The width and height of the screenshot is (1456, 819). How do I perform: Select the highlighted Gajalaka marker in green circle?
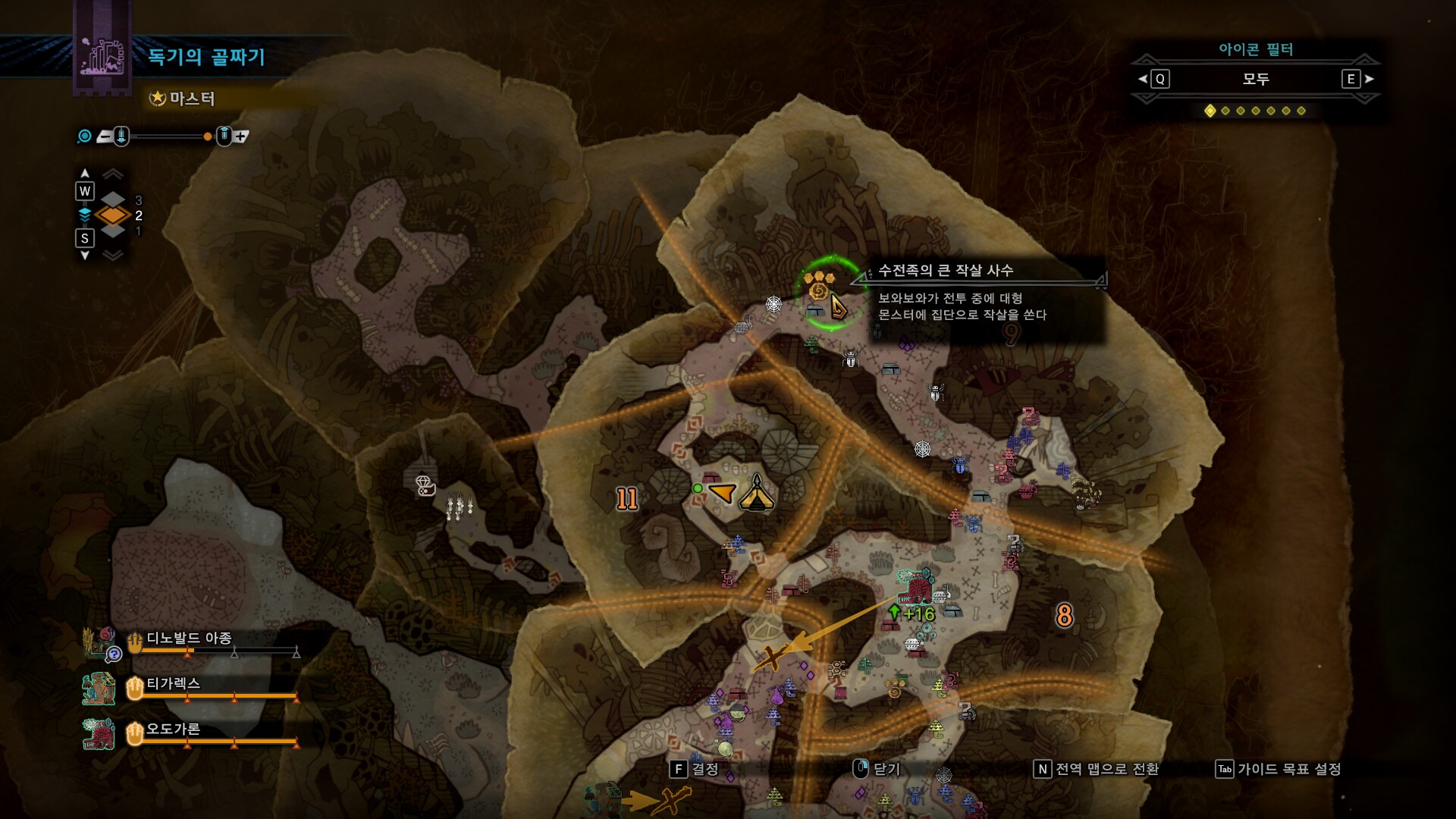point(820,287)
